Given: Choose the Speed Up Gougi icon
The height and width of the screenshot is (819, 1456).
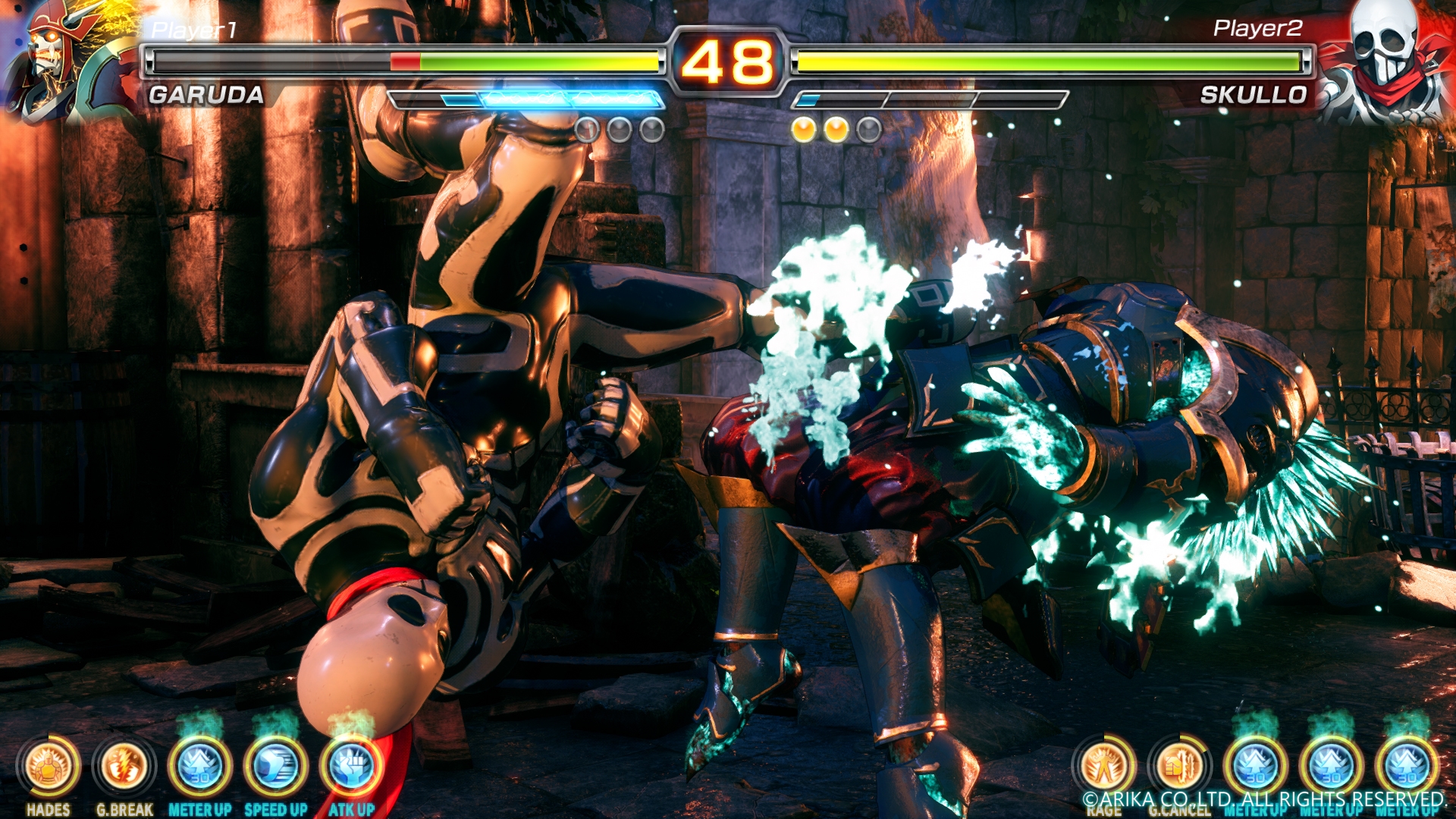Looking at the screenshot, I should coord(276,767).
